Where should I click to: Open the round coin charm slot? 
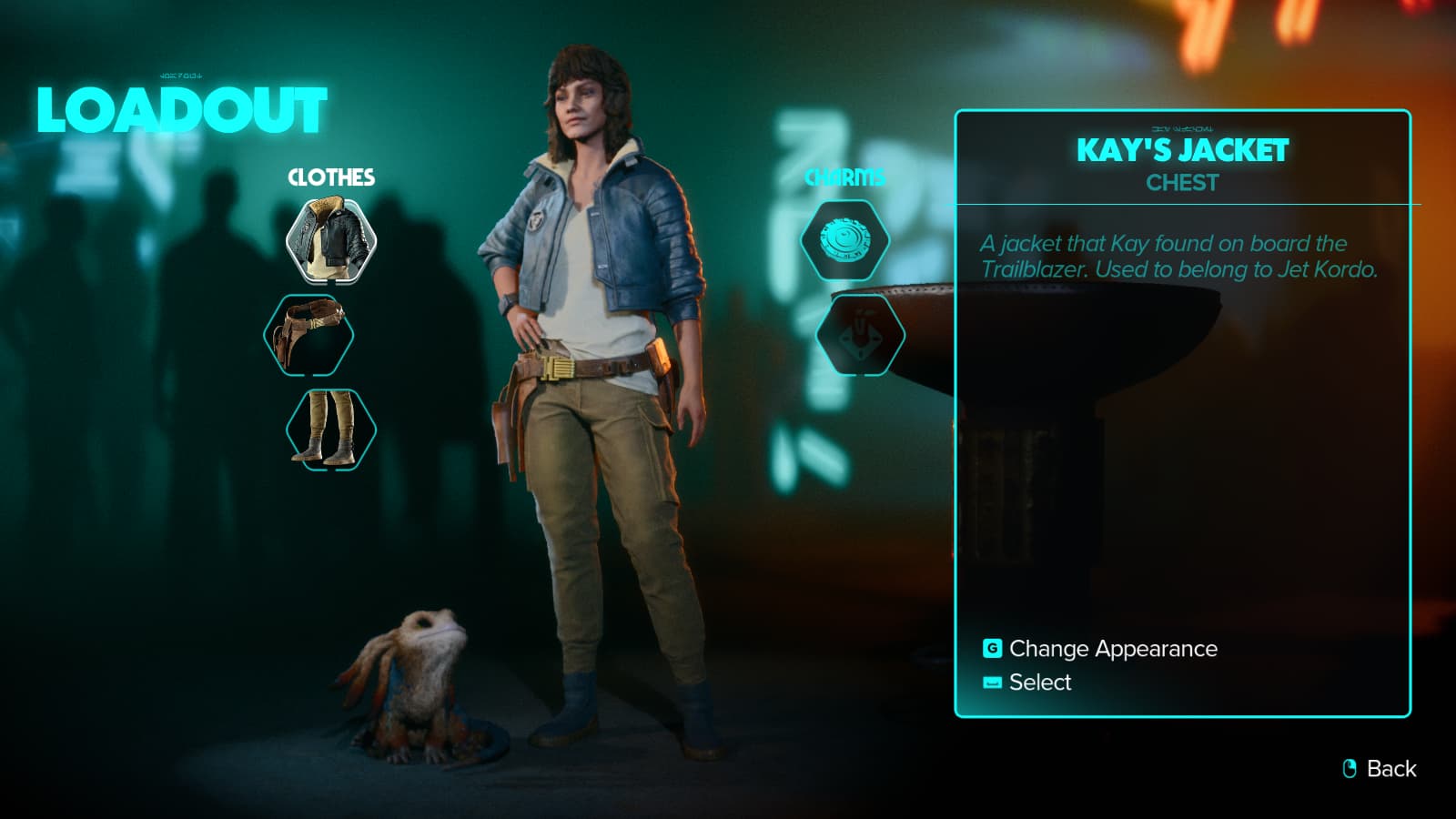pyautogui.click(x=844, y=241)
